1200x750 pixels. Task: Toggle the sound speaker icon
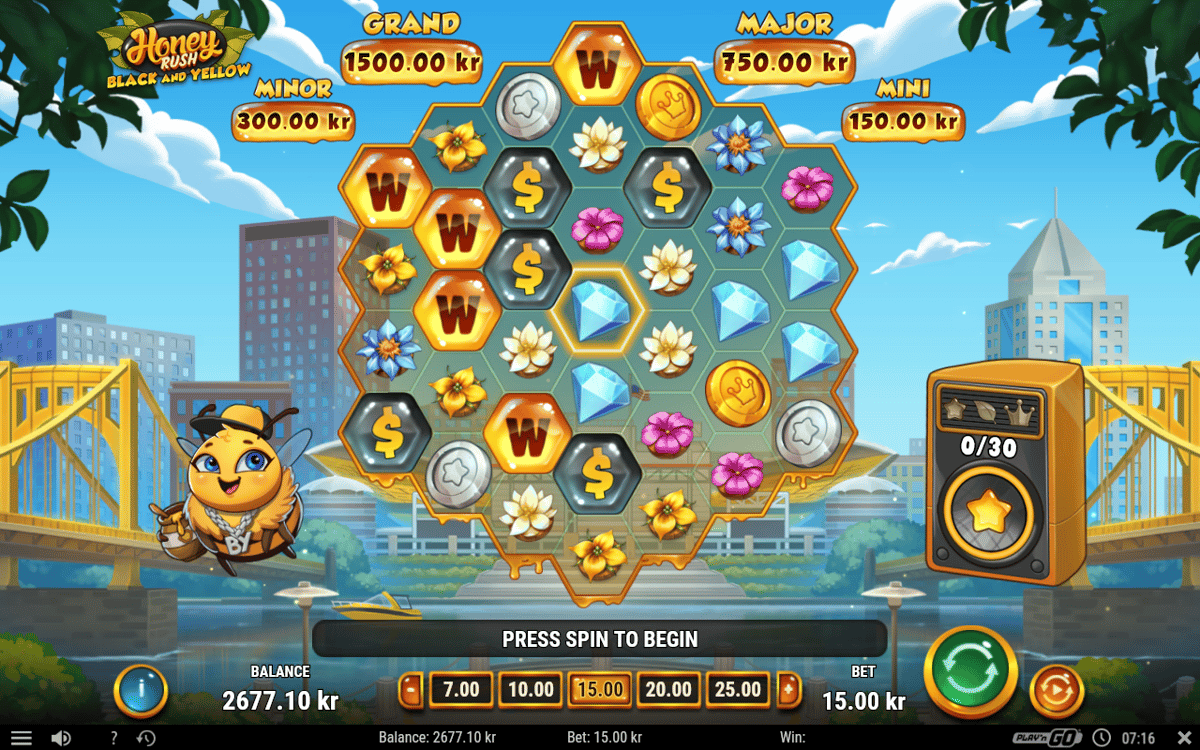pos(61,738)
